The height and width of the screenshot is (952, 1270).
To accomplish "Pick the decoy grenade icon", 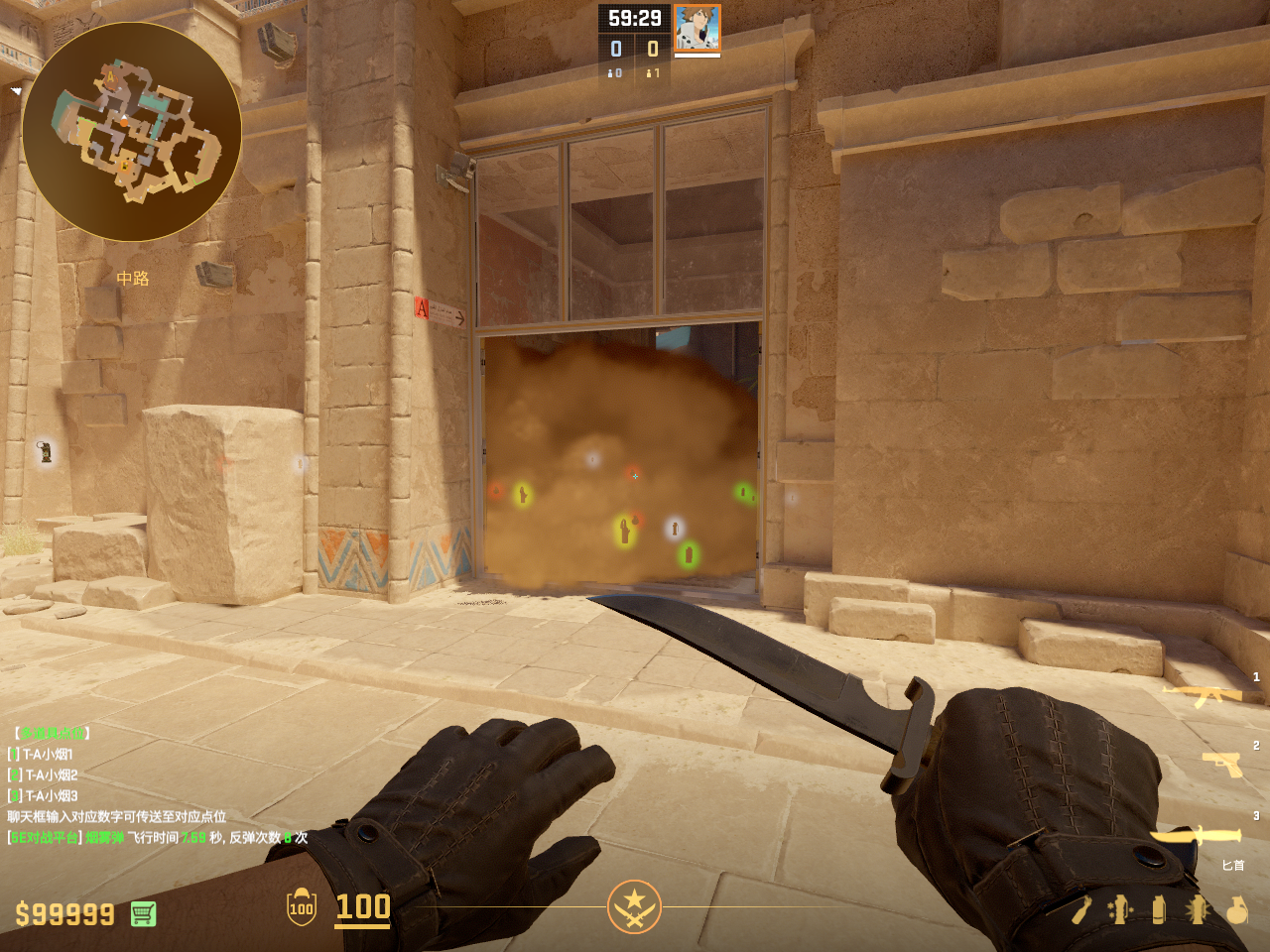I will click(1120, 909).
